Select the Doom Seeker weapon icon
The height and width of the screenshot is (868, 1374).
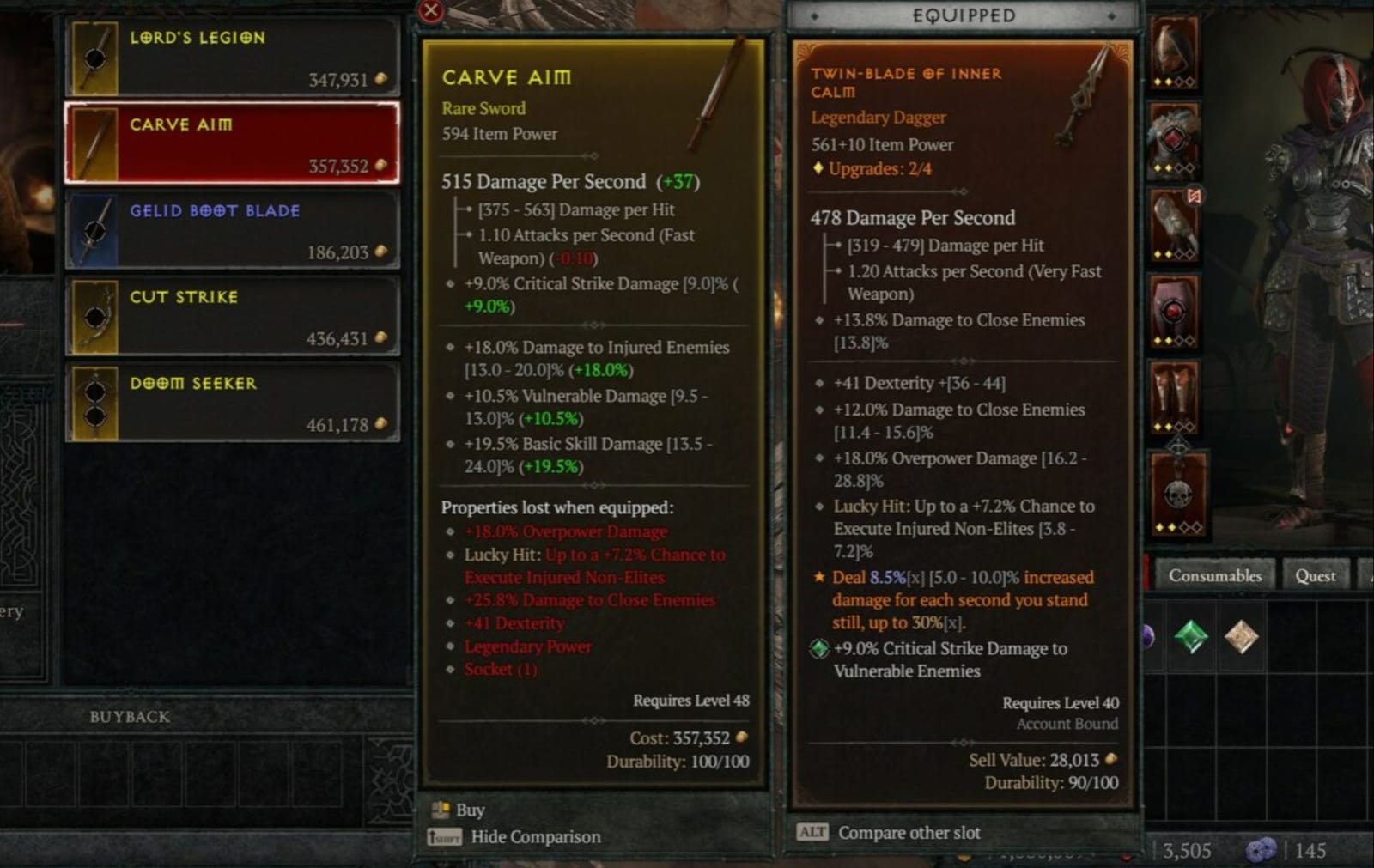coord(94,403)
